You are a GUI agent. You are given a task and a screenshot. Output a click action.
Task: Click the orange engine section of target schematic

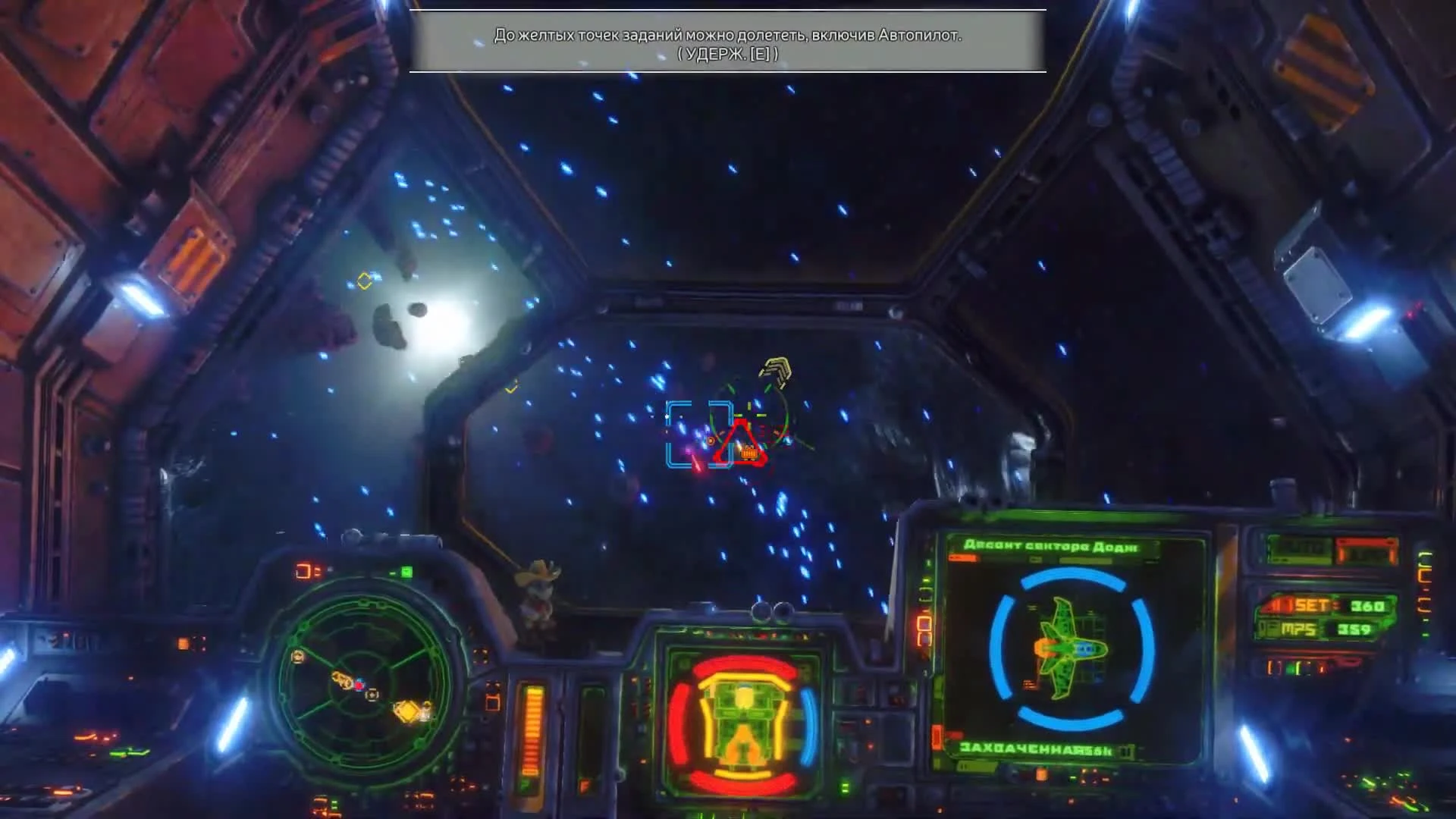tap(1043, 648)
